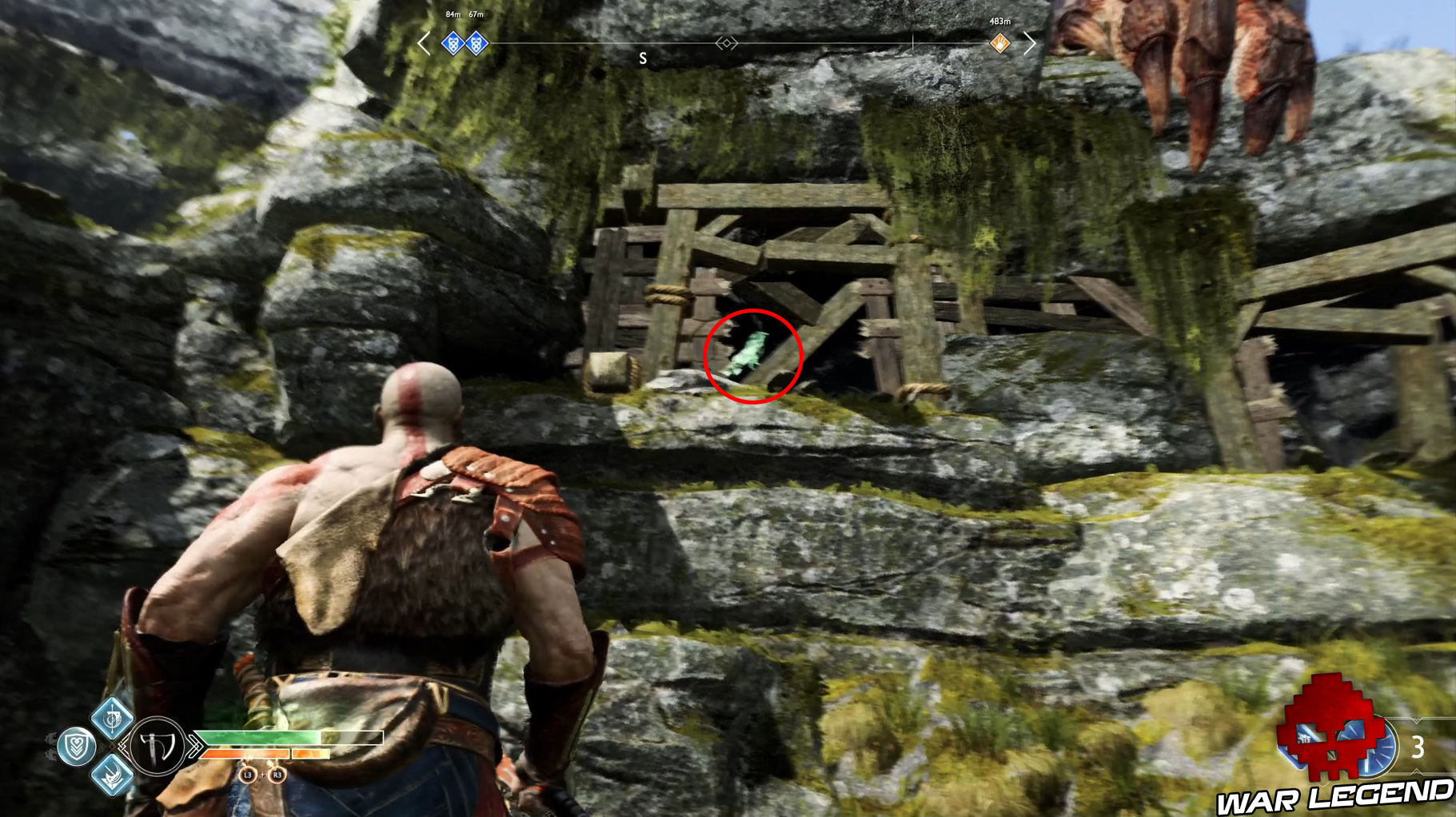
Task: Expand the compass with the left chevron
Action: 421,43
